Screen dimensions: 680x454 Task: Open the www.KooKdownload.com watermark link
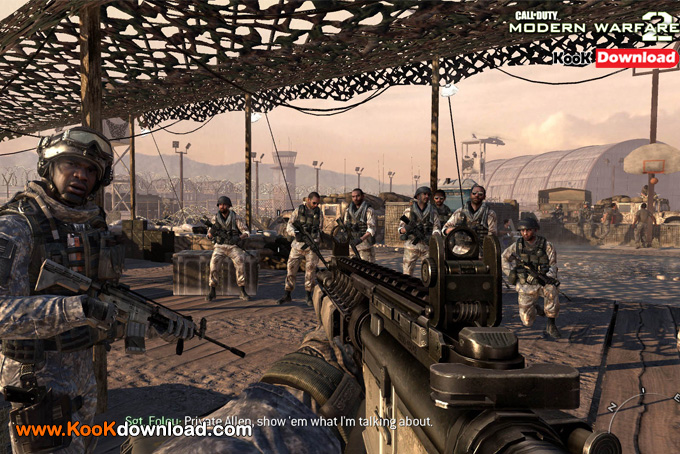coord(133,430)
